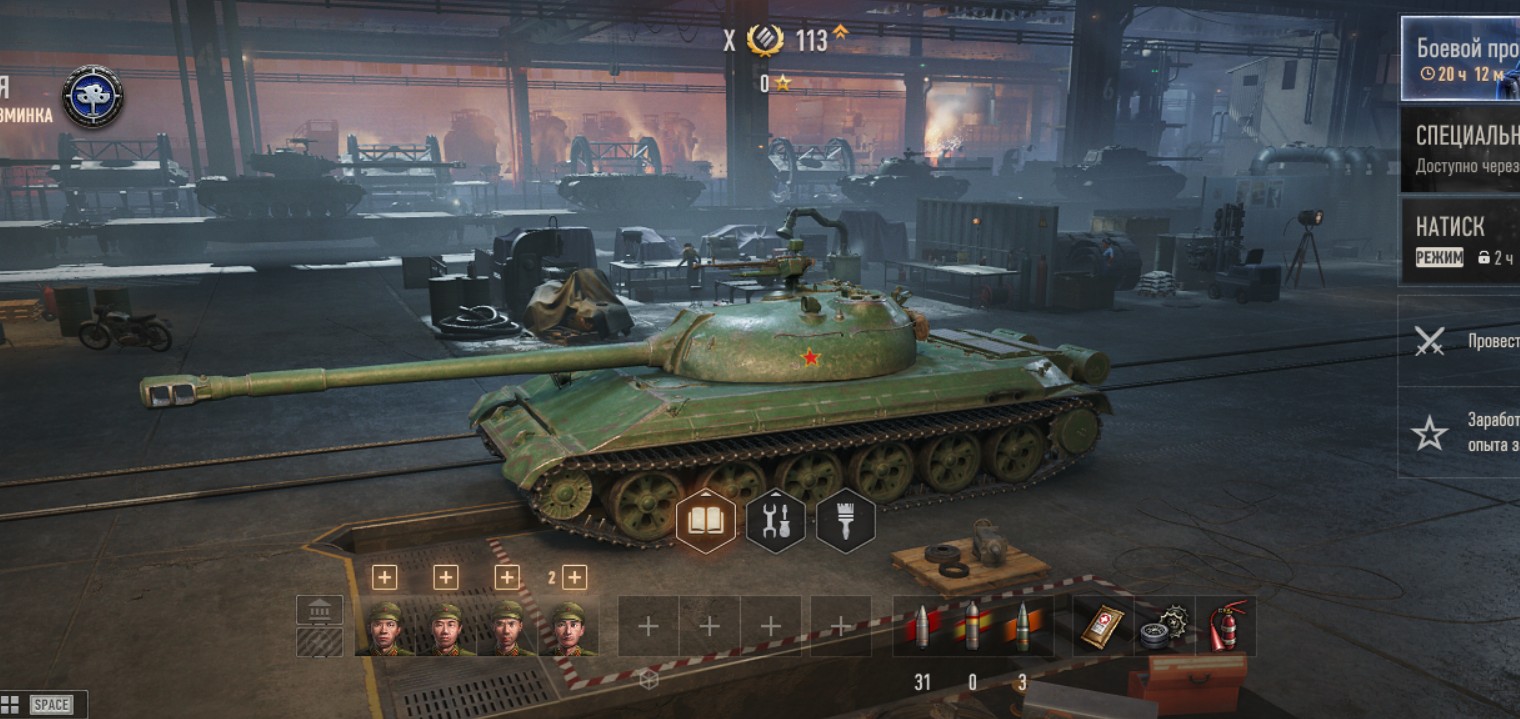
Task: Open the СПЕЦИАЛЬН special mode tile
Action: tap(1460, 149)
